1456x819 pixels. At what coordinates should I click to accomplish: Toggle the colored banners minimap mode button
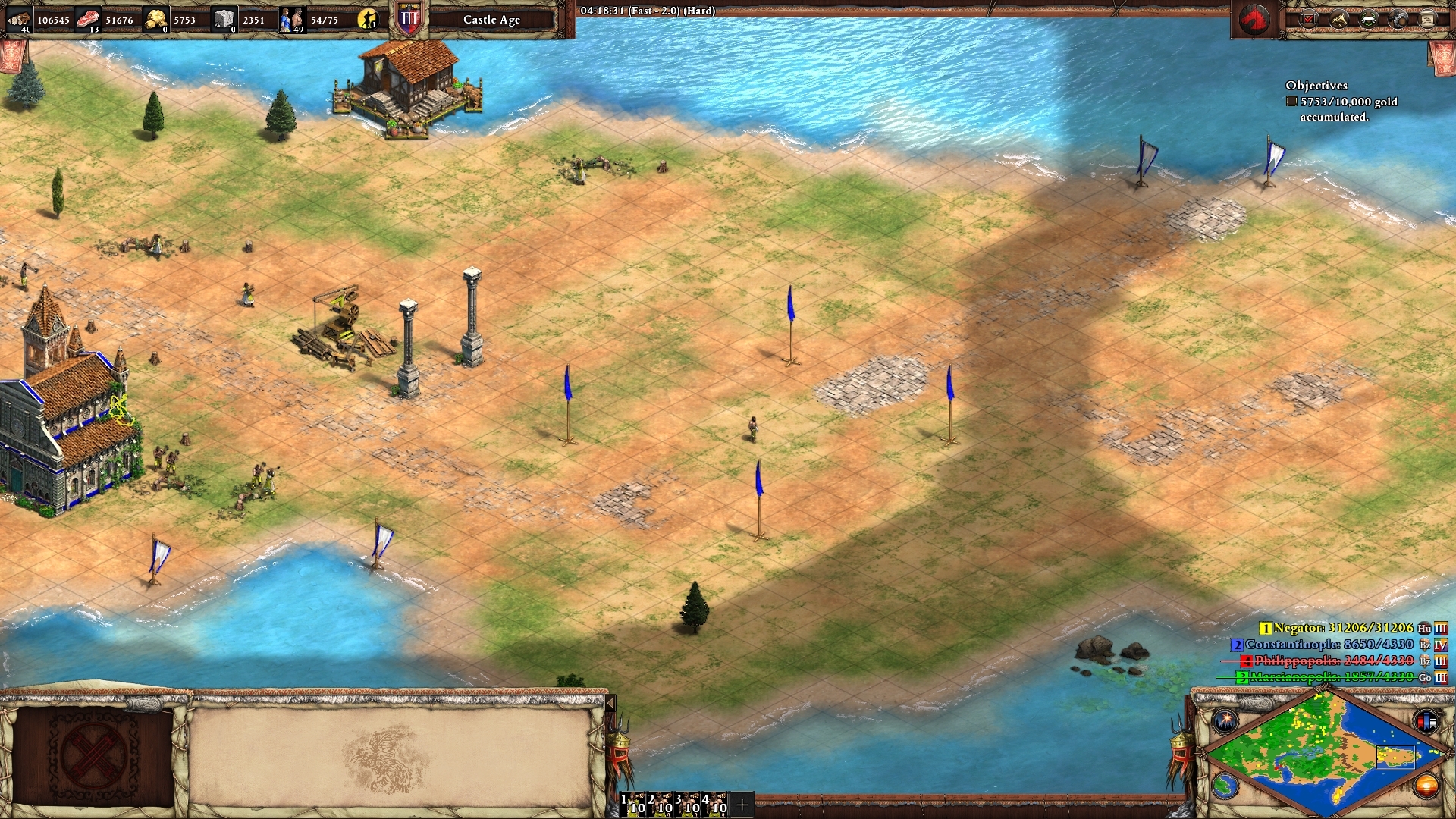click(x=1426, y=720)
